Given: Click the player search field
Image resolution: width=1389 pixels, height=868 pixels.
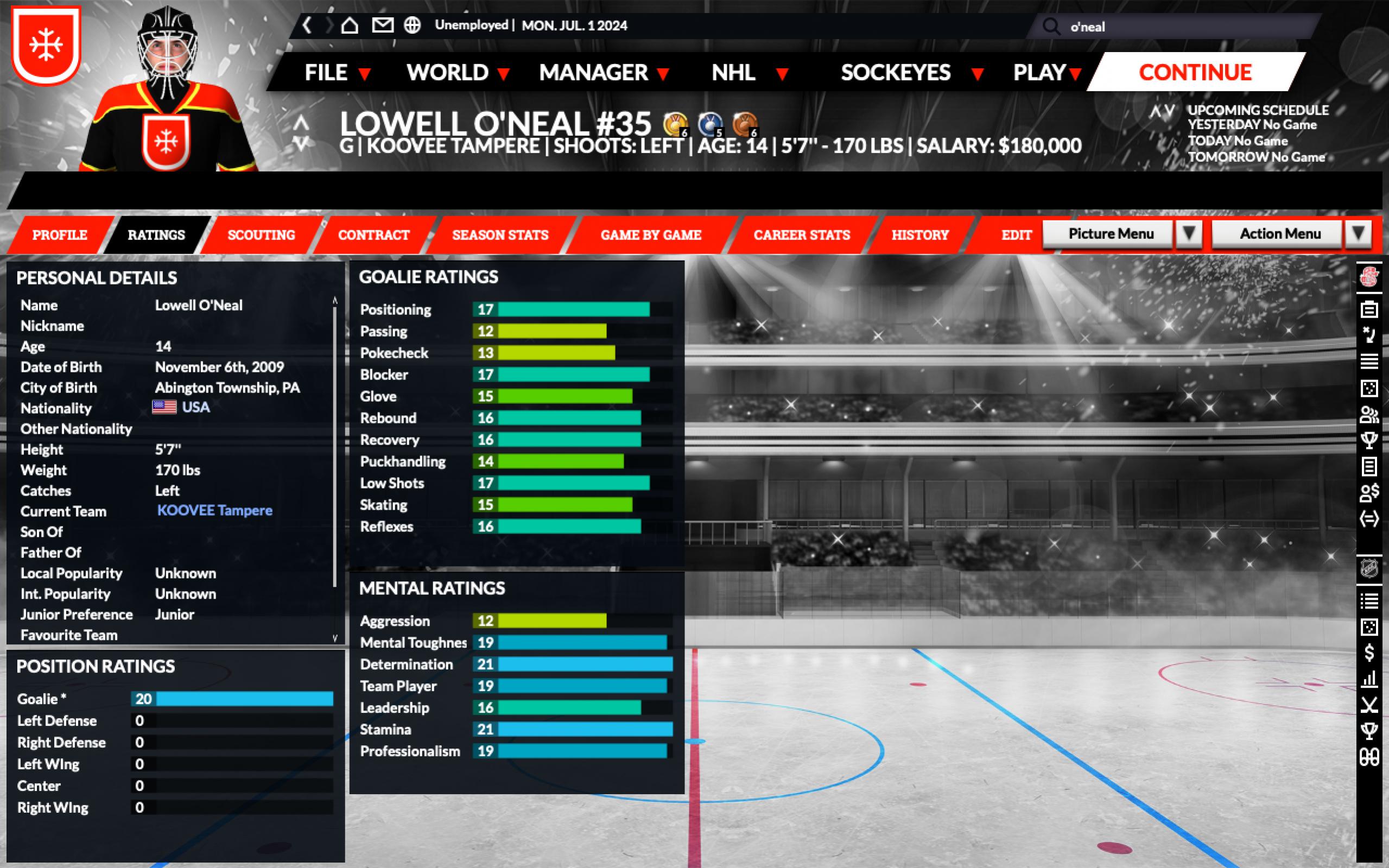Looking at the screenshot, I should point(1182,27).
